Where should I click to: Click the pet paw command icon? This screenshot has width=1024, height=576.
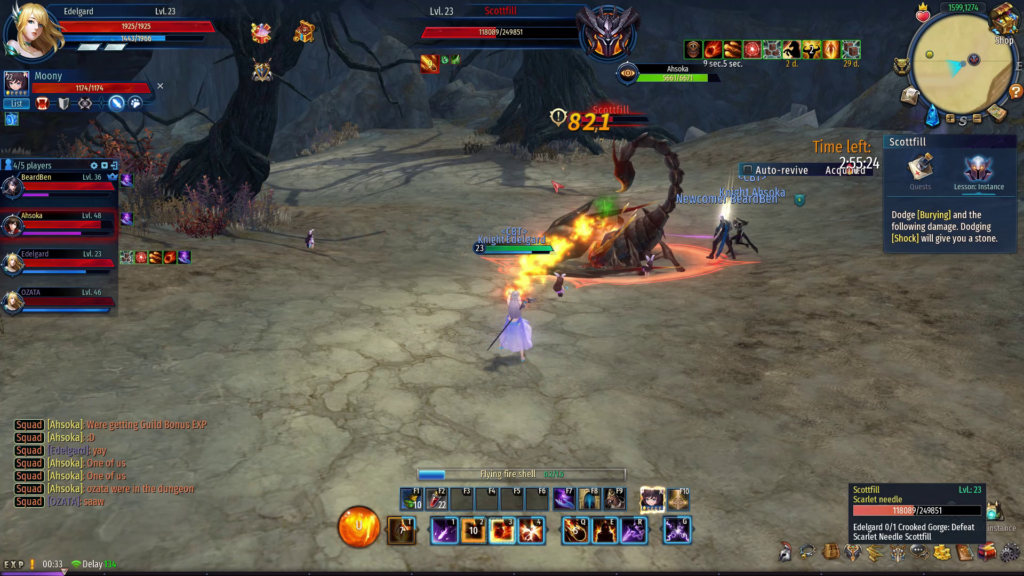(x=134, y=103)
